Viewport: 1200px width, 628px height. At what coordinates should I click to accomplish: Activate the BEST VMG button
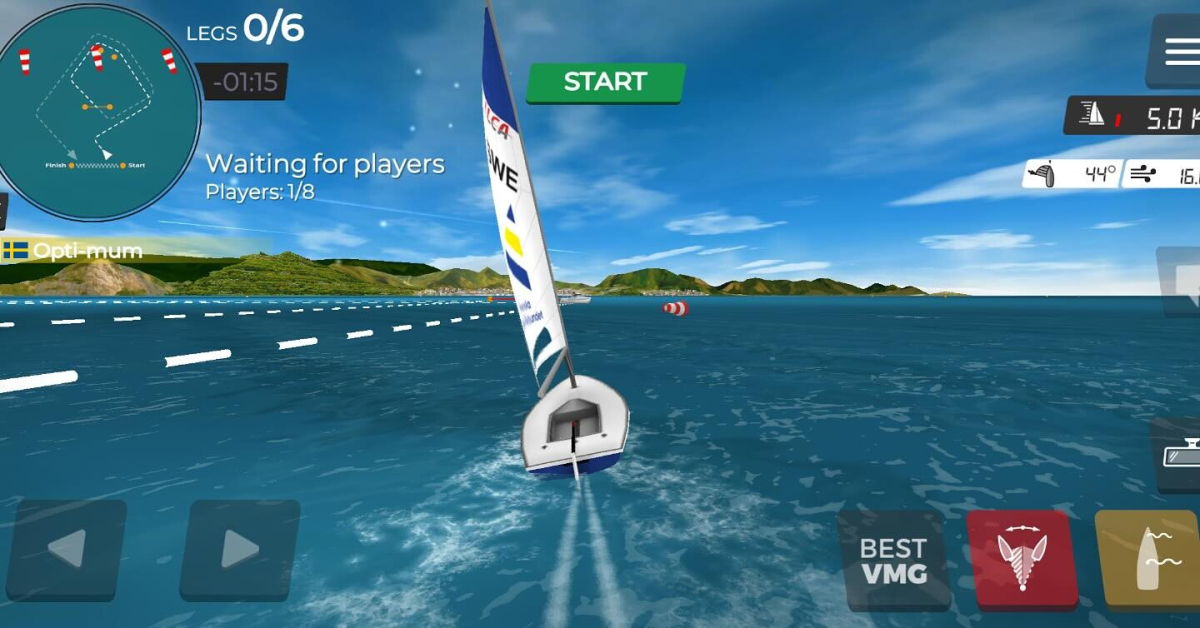click(893, 560)
